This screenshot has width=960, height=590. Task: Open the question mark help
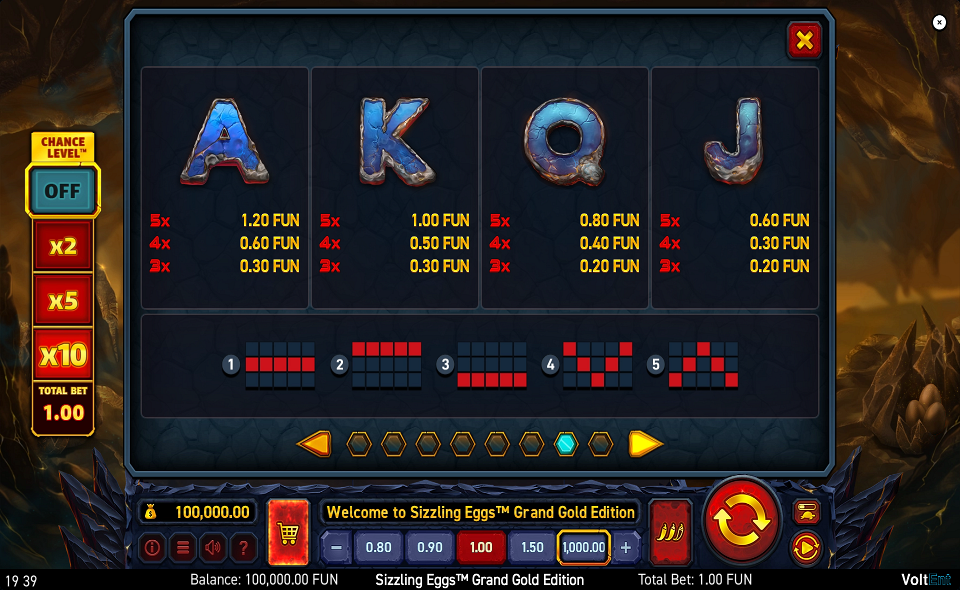pos(242,547)
